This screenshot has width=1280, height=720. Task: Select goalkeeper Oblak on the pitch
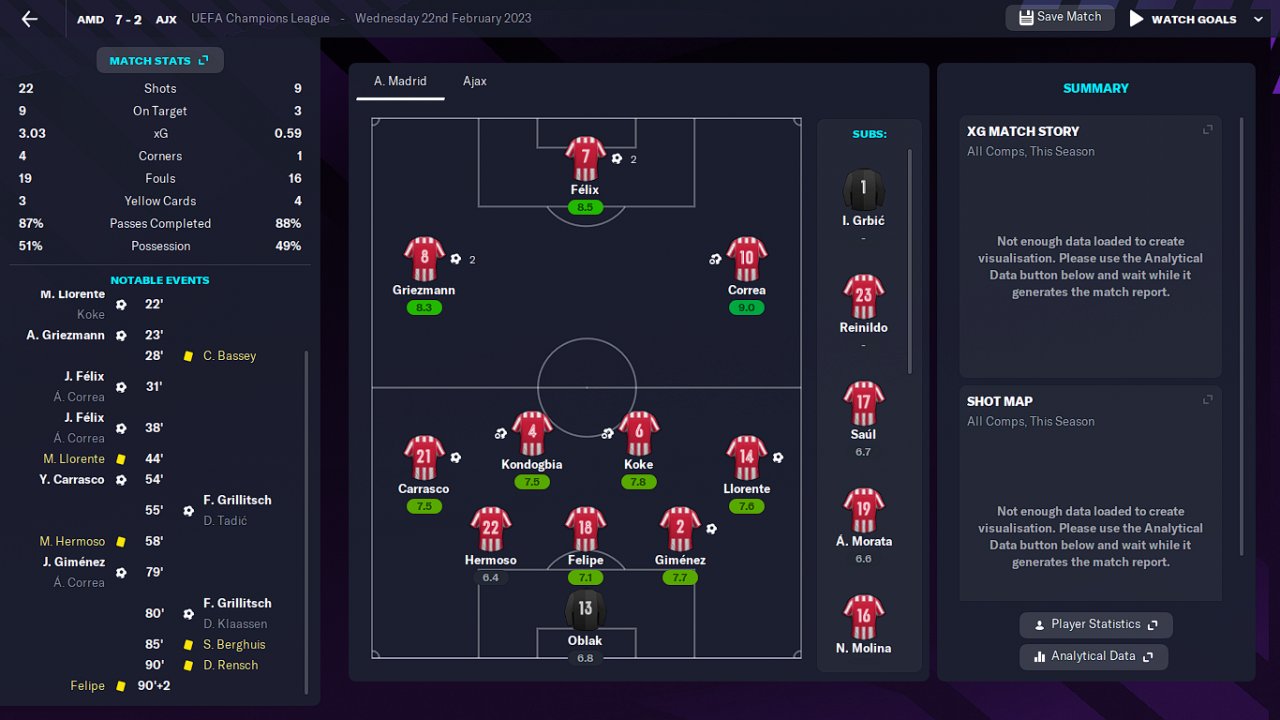(x=585, y=610)
